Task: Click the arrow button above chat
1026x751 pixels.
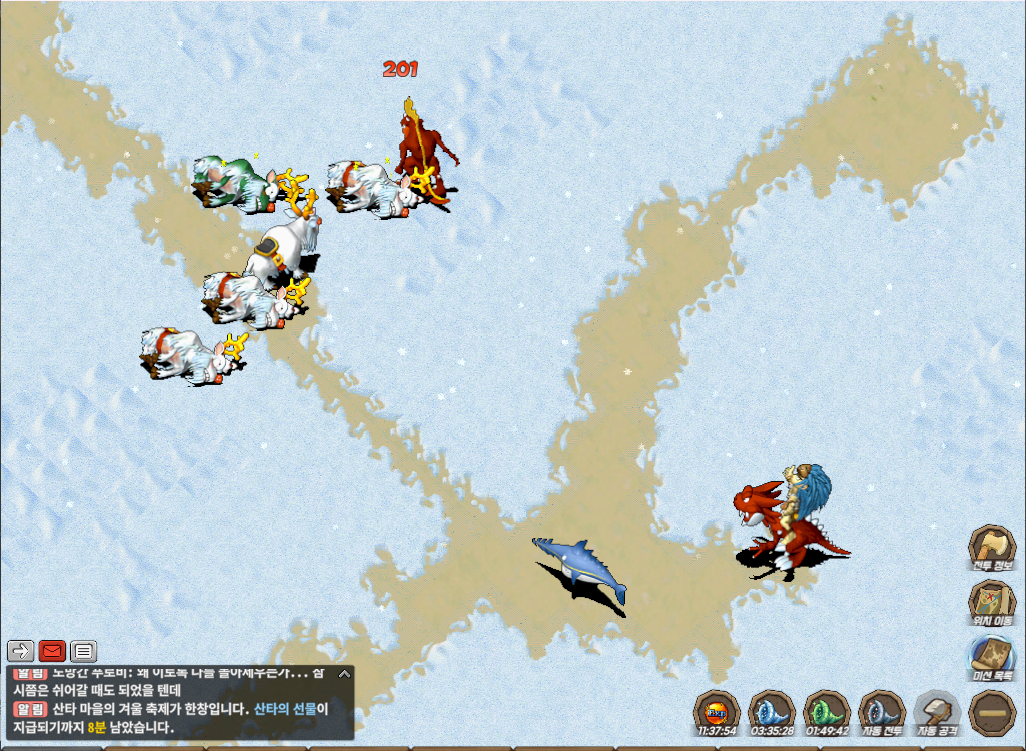Action: pyautogui.click(x=22, y=652)
